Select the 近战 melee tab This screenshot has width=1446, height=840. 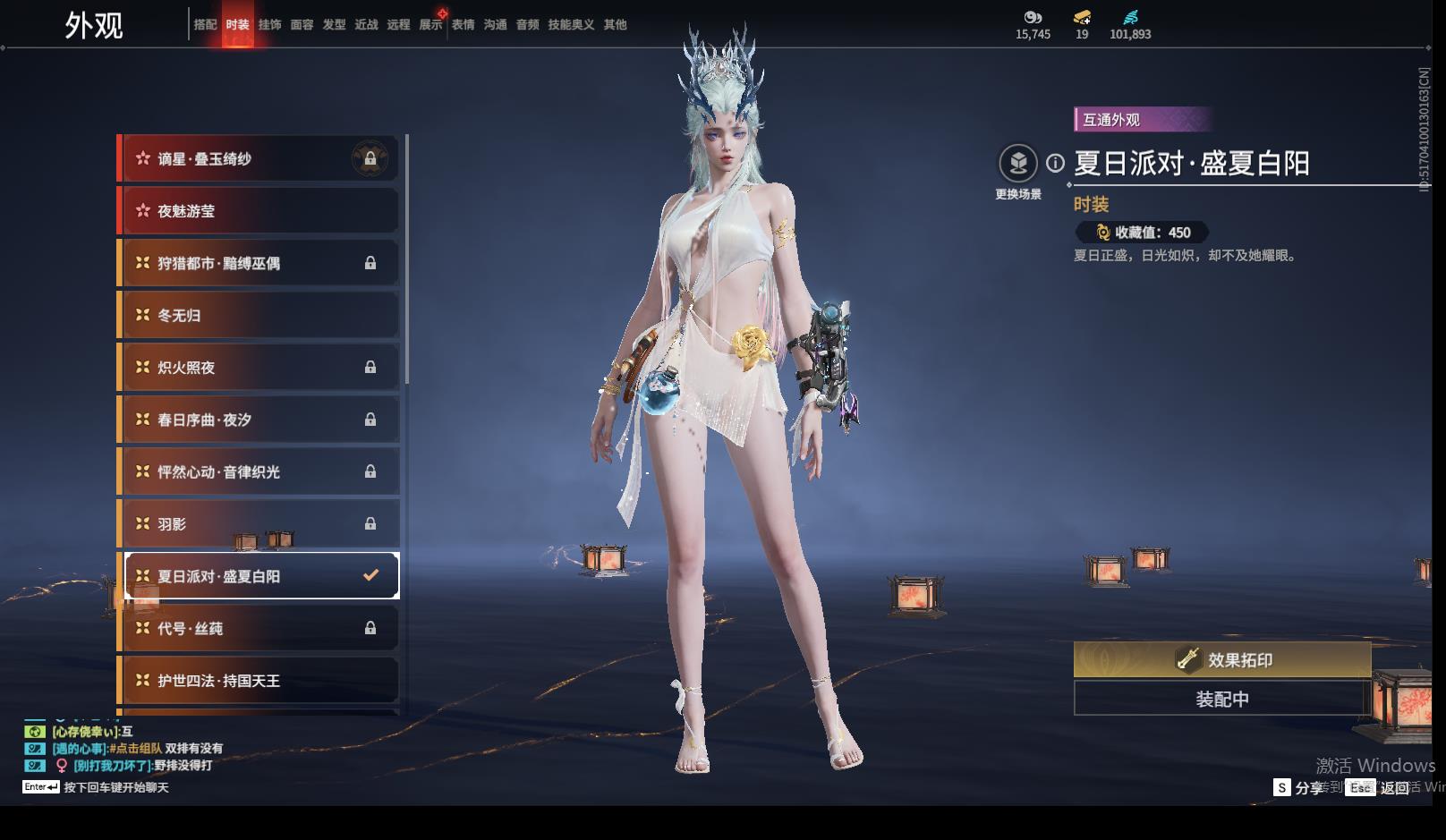point(366,25)
